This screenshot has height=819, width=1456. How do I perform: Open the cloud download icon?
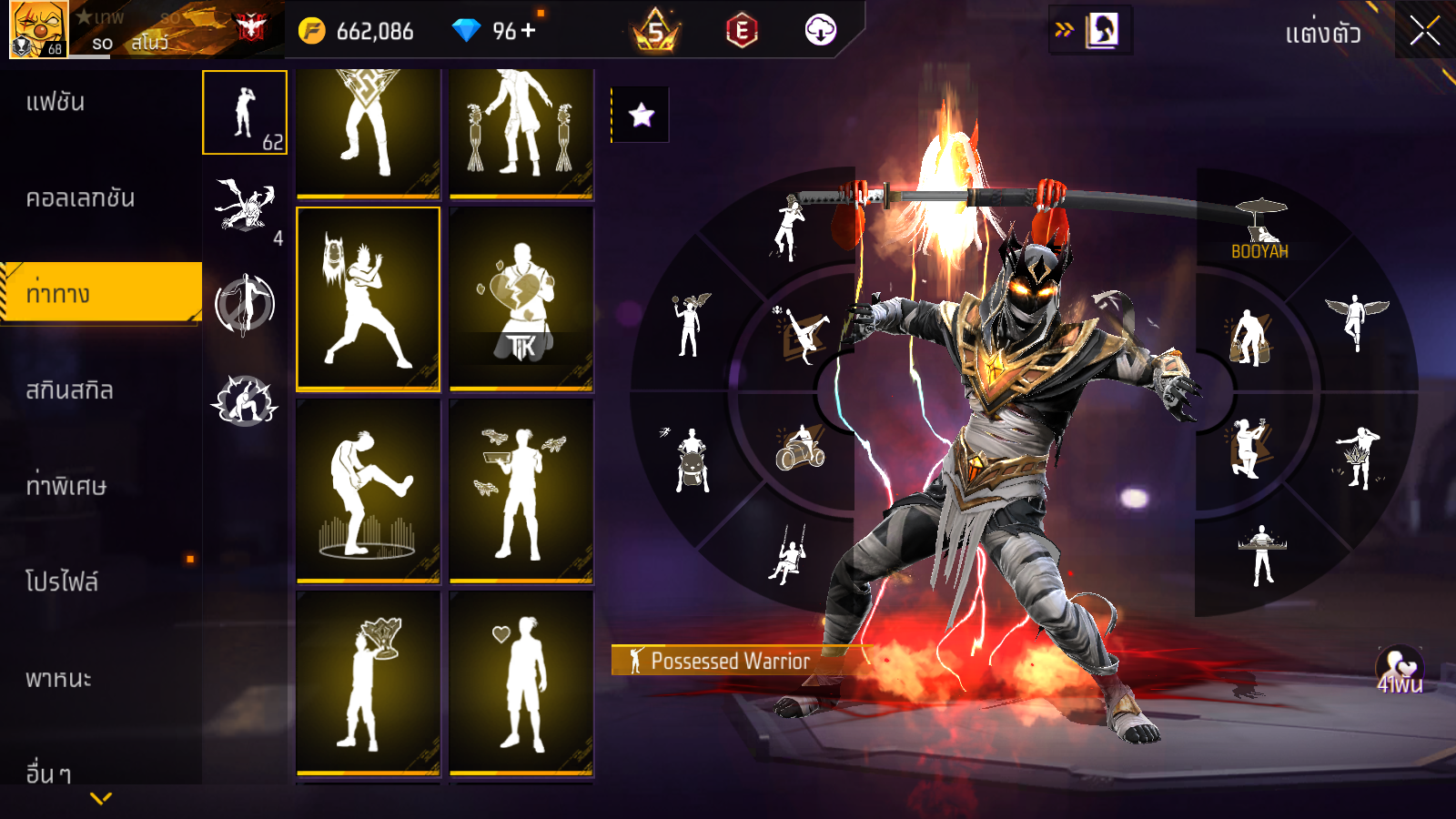[x=820, y=30]
